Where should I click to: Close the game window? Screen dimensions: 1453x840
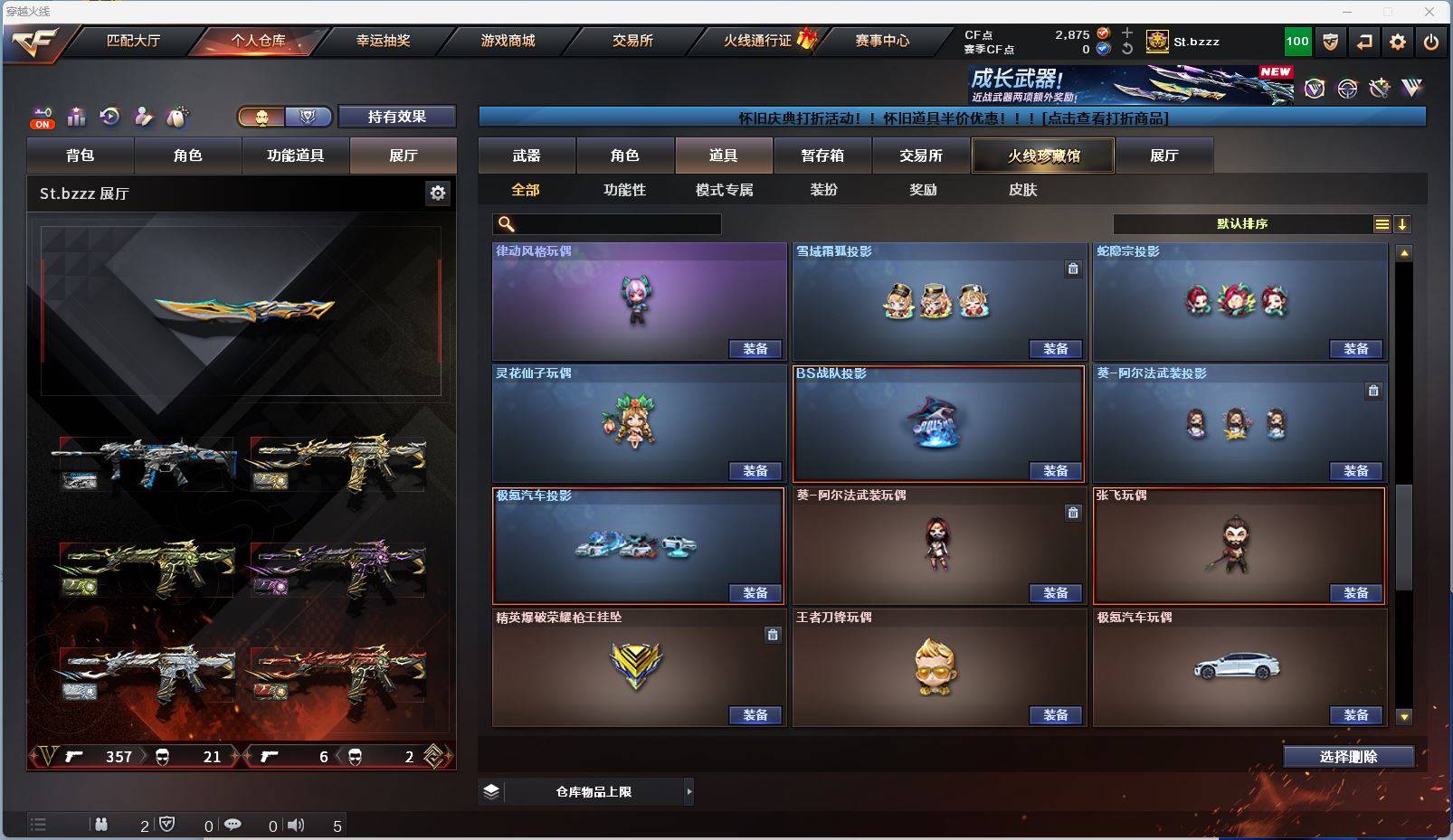(x=1429, y=12)
